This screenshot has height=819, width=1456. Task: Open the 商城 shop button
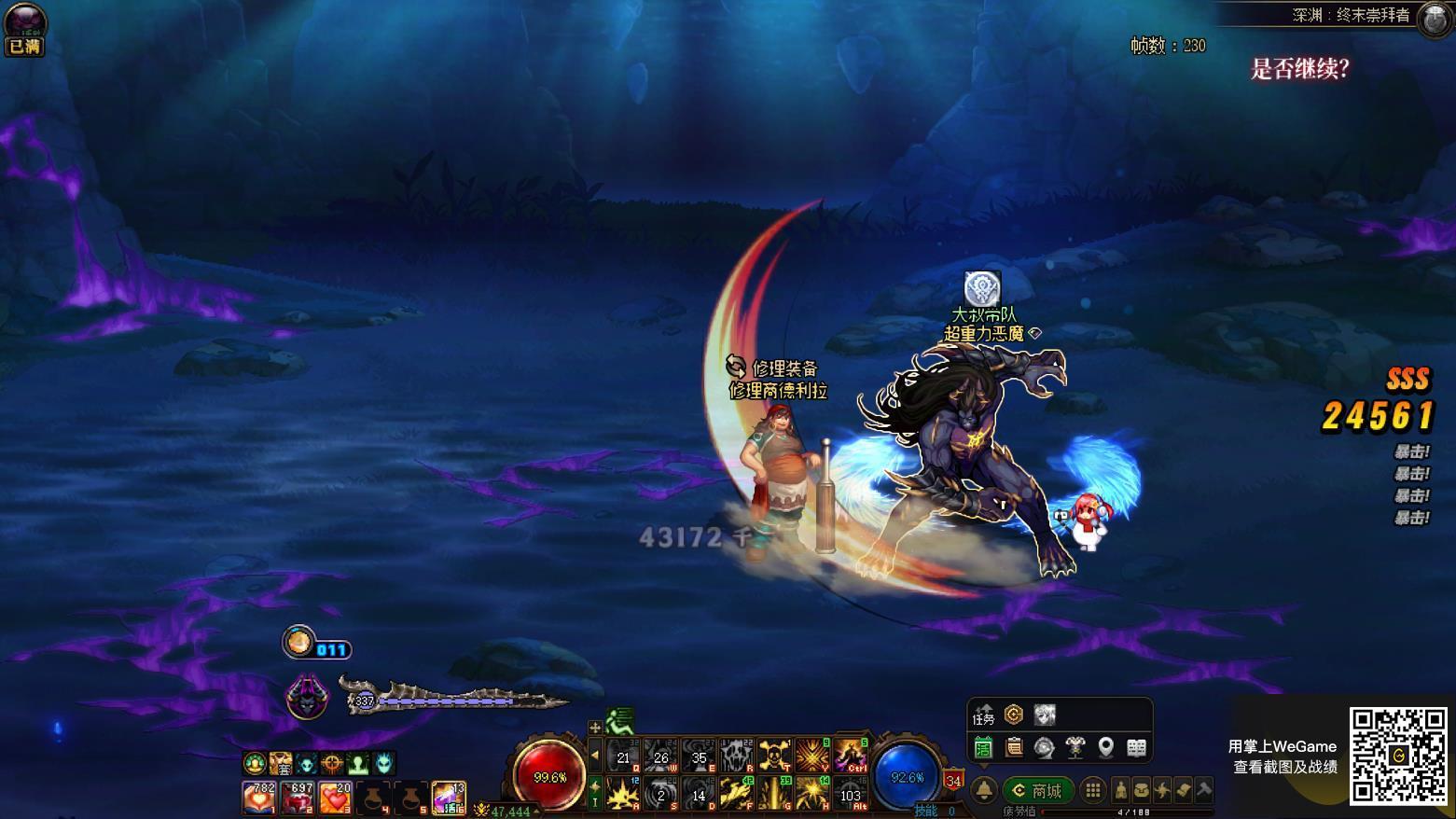1038,791
